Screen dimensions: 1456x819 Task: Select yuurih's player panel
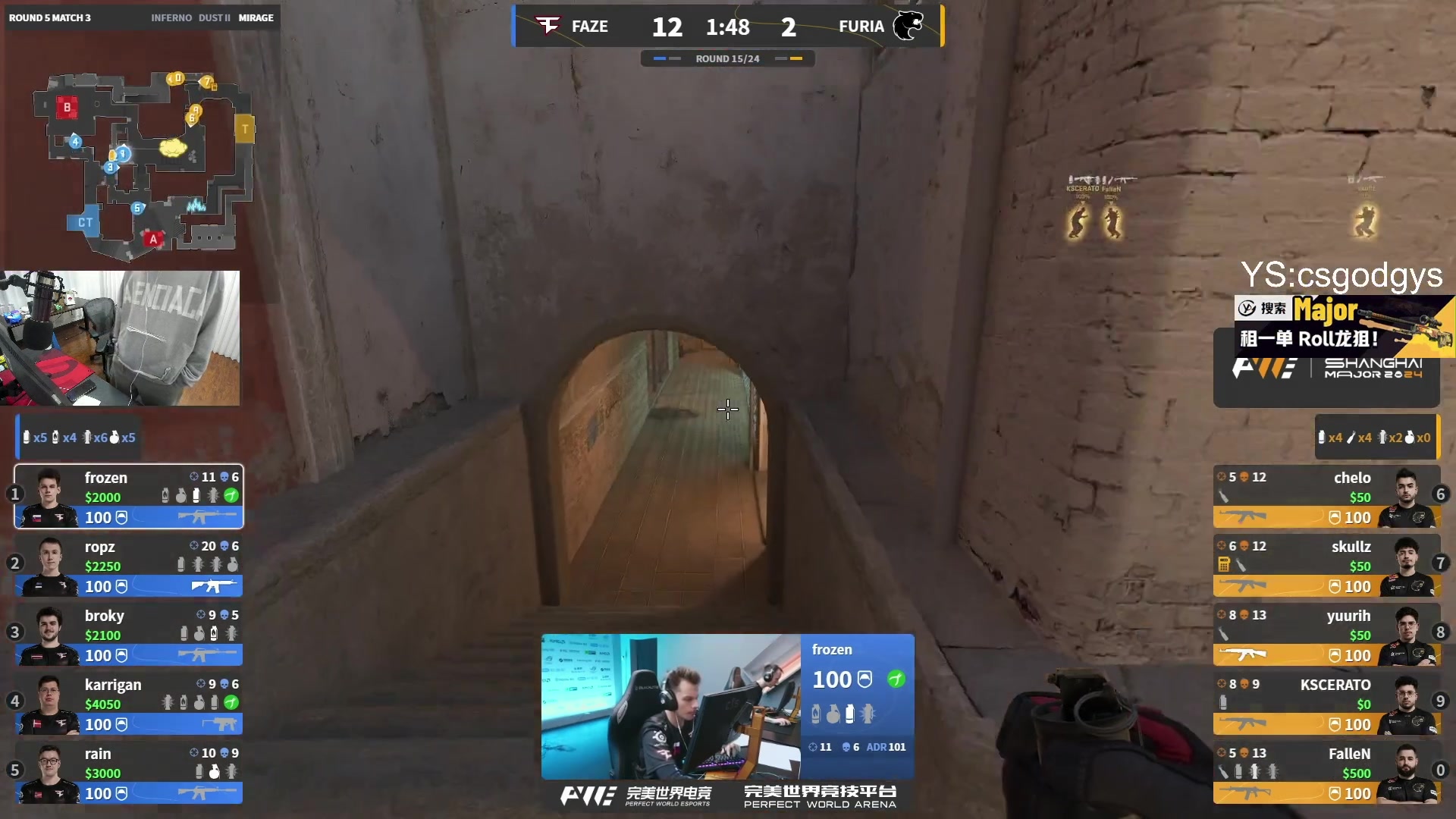(x=1326, y=635)
